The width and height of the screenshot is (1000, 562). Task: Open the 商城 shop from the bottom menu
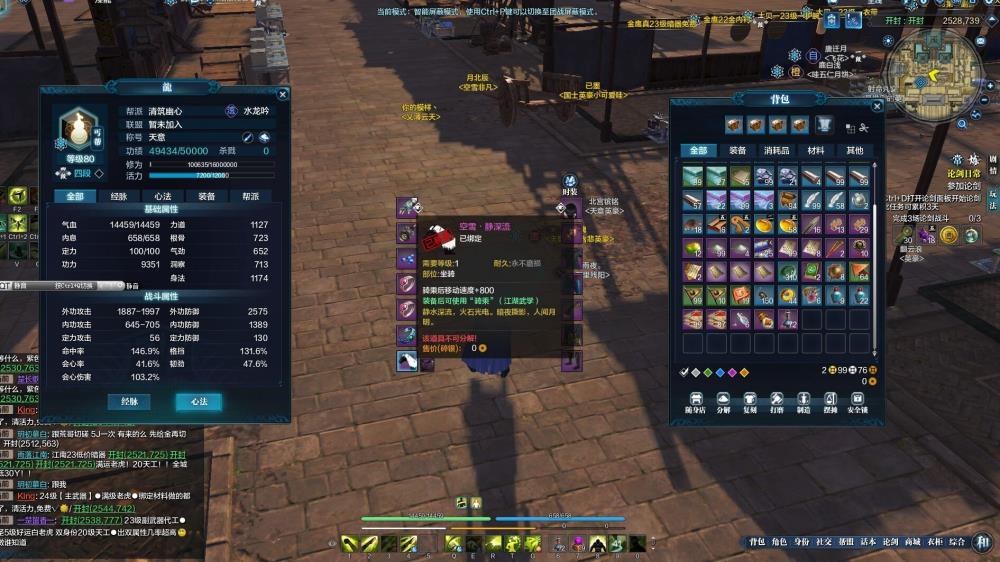tap(912, 542)
